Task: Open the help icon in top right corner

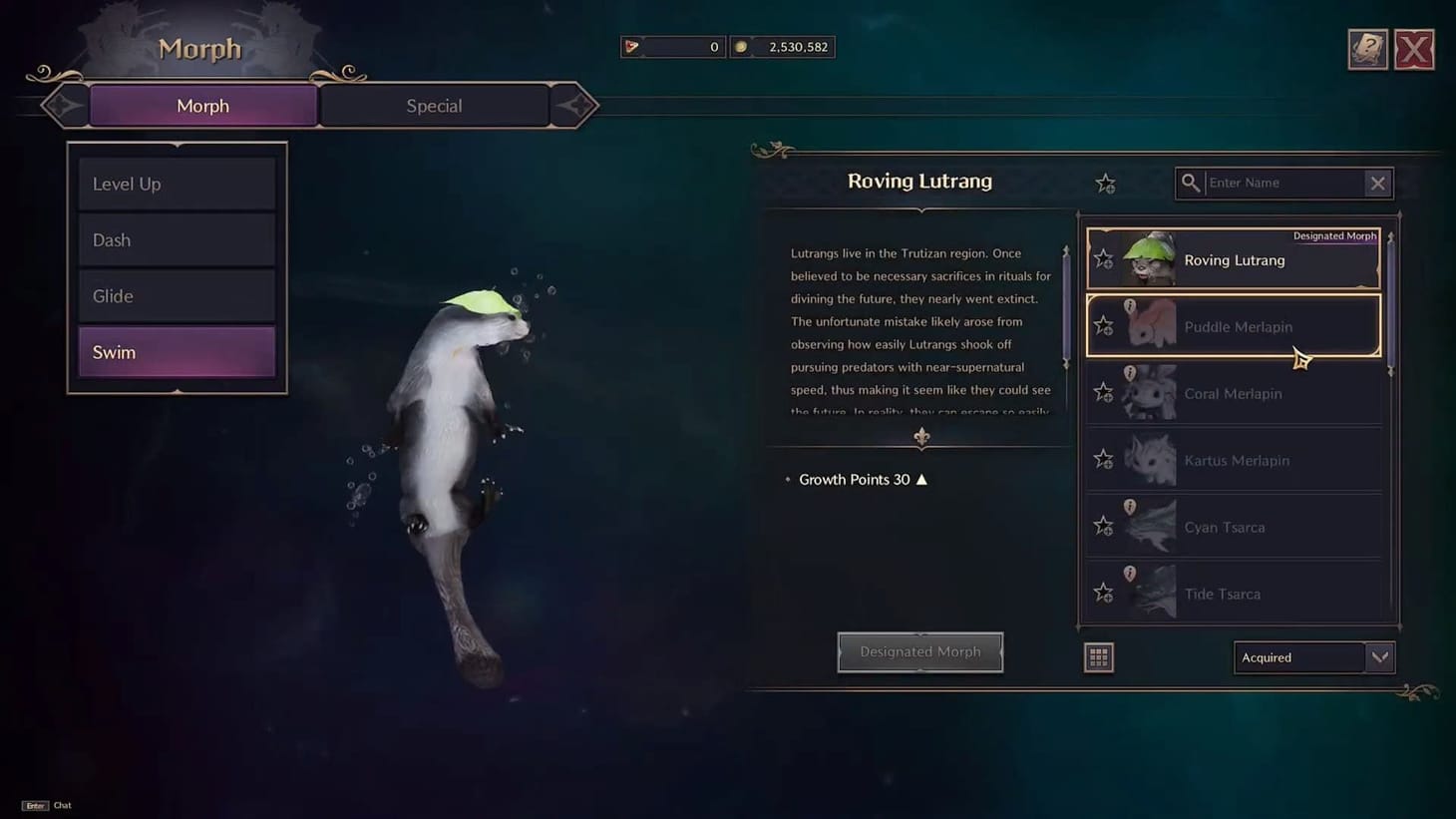Action: tap(1367, 47)
